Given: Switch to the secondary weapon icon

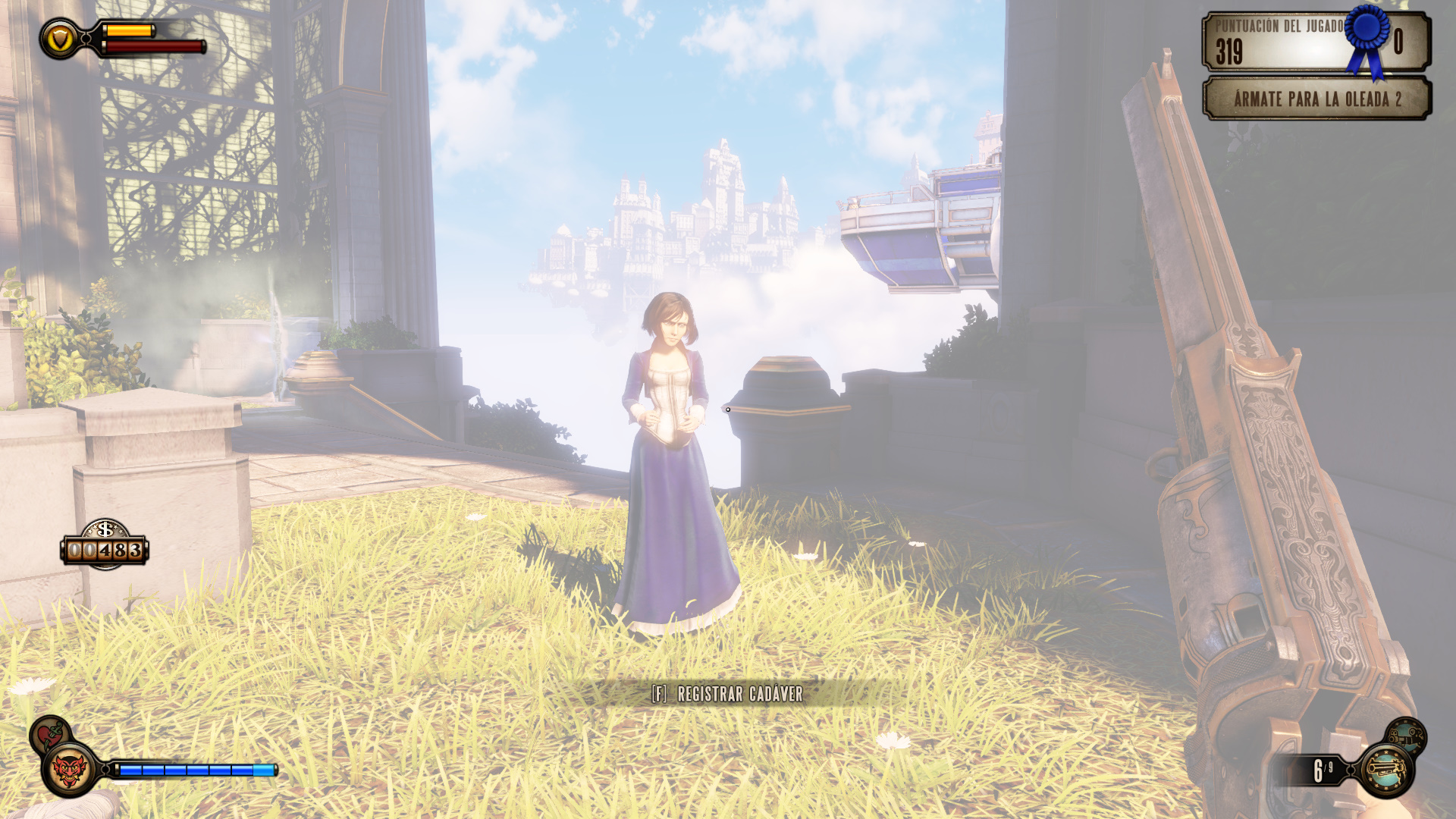Looking at the screenshot, I should [1406, 736].
